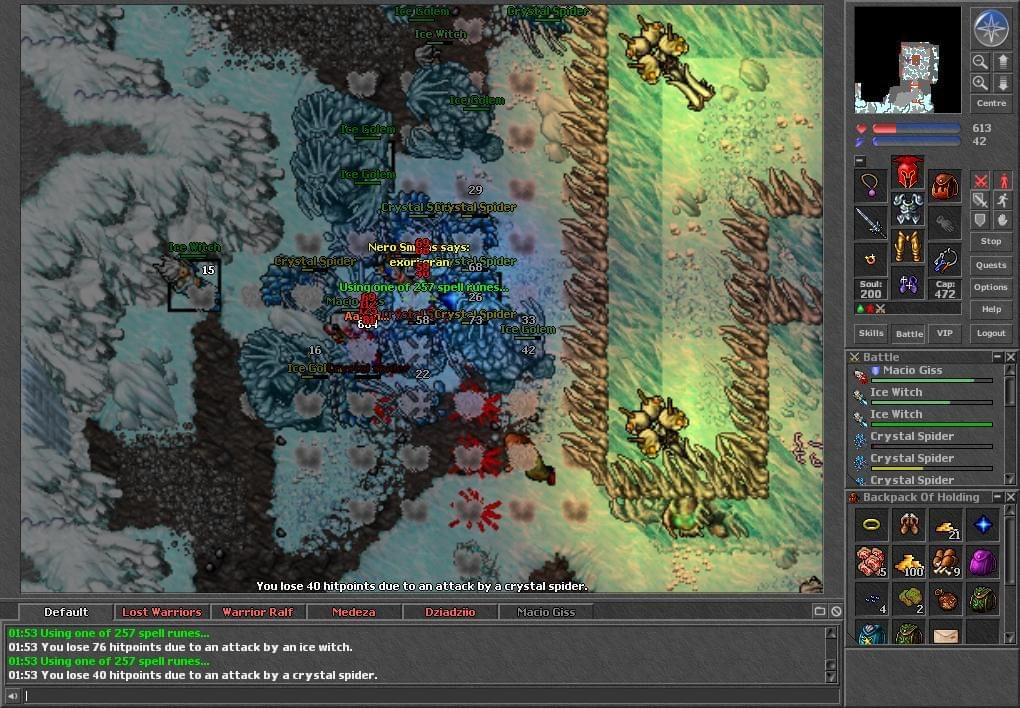Open the Options menu
Image resolution: width=1020 pixels, height=708 pixels.
click(x=990, y=287)
